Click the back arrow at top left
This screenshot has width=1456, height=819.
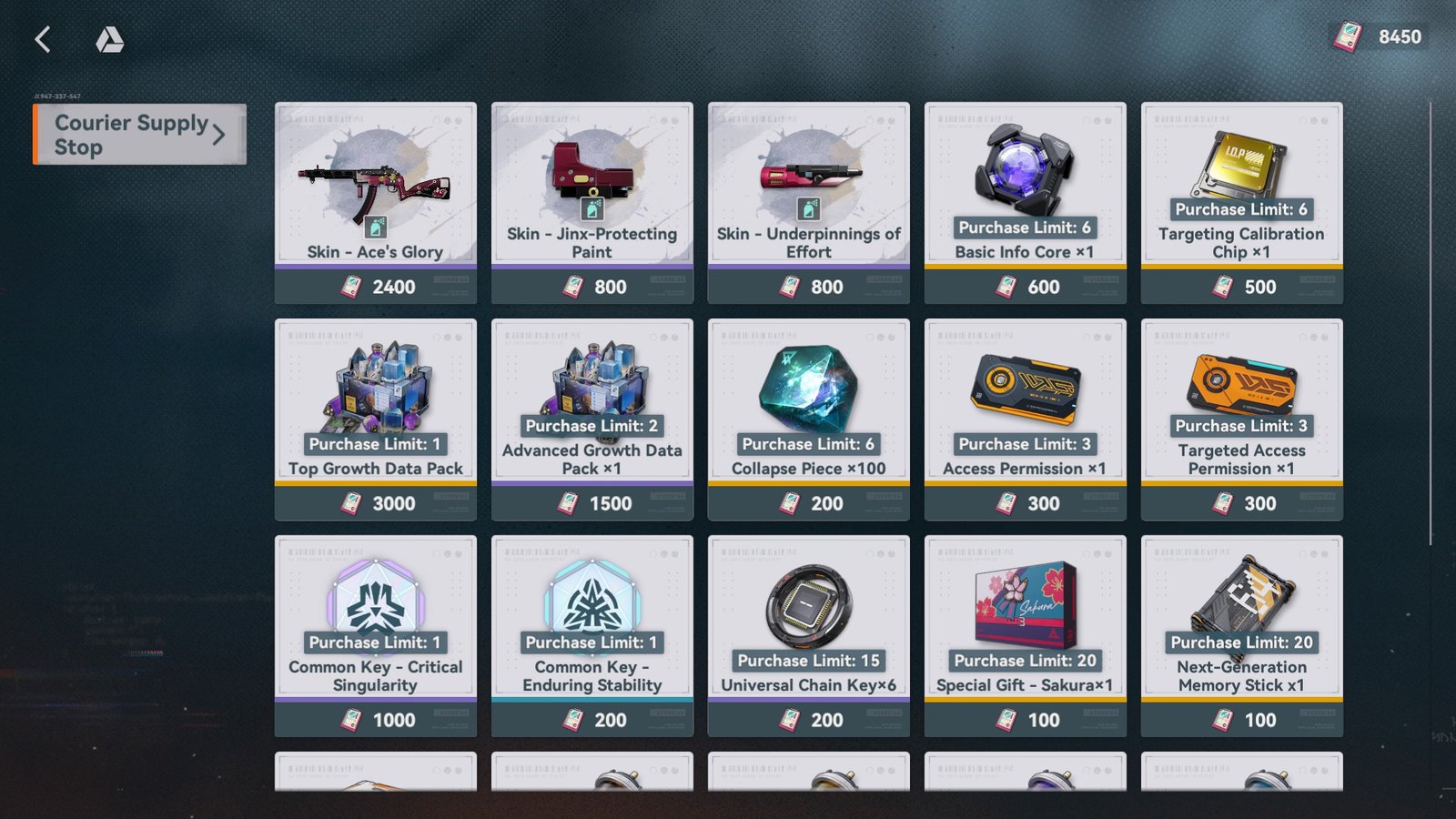click(x=42, y=39)
